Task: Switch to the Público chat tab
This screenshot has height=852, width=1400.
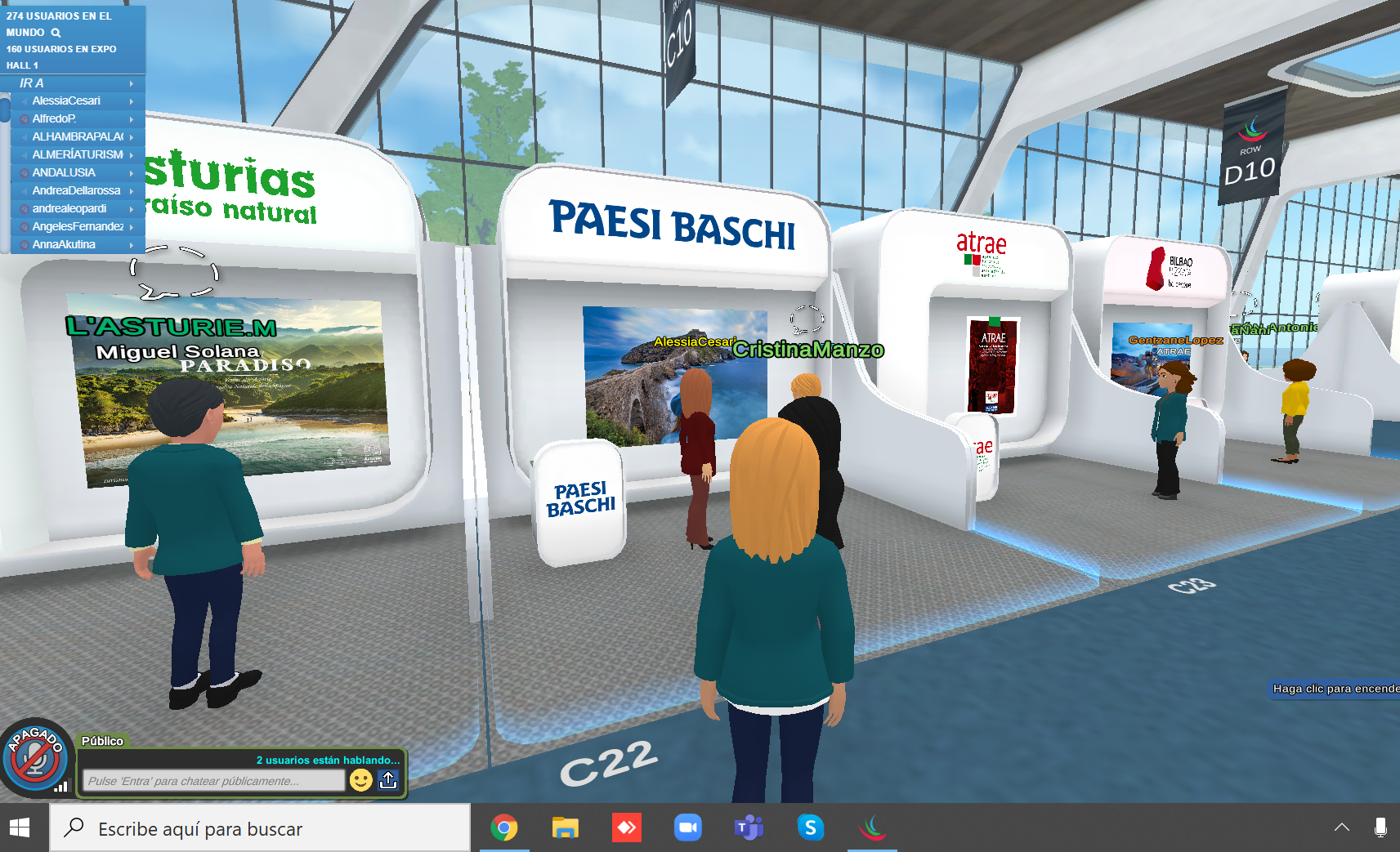Action: [x=102, y=741]
